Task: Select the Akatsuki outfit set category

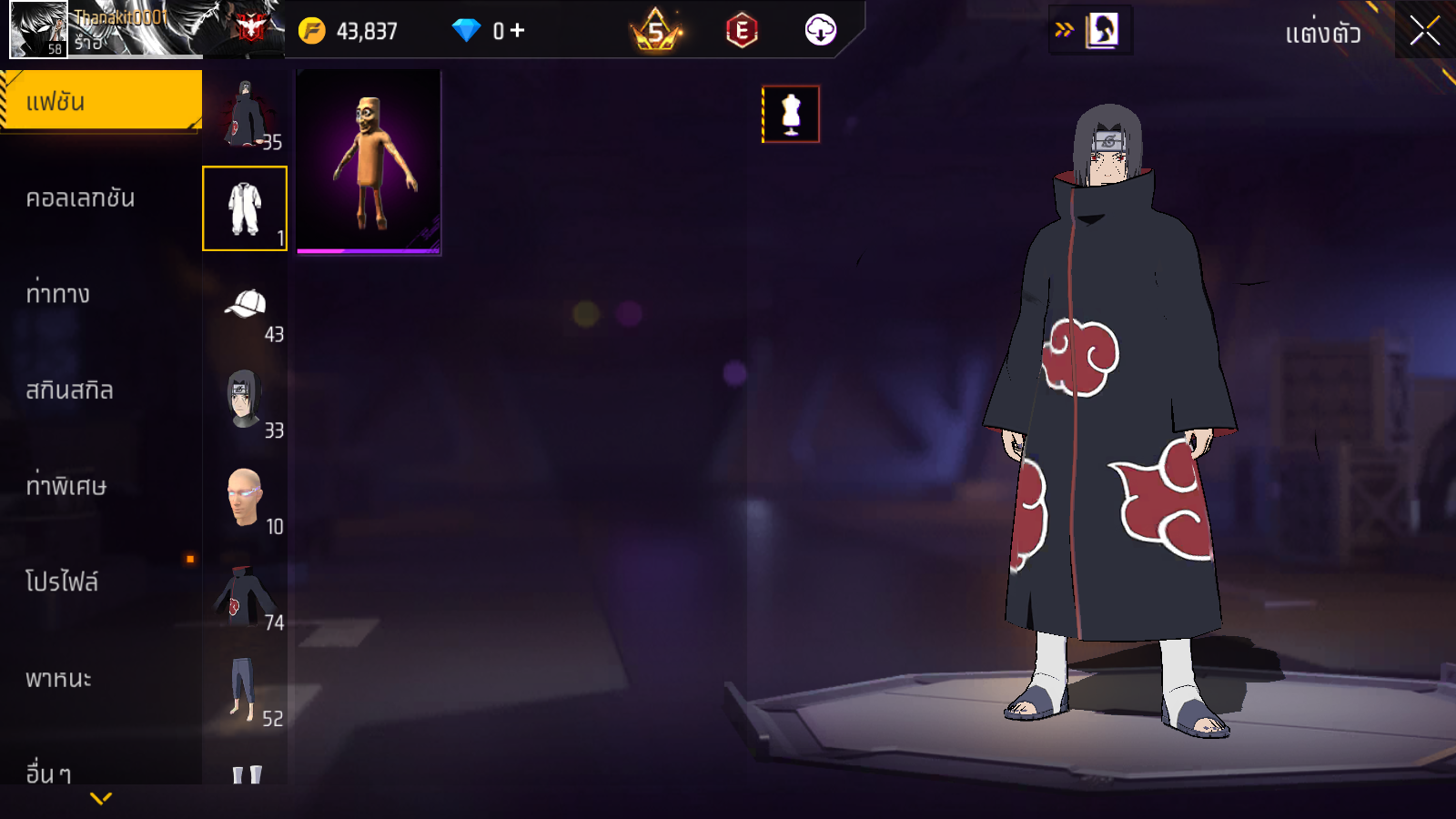Action: pyautogui.click(x=245, y=113)
